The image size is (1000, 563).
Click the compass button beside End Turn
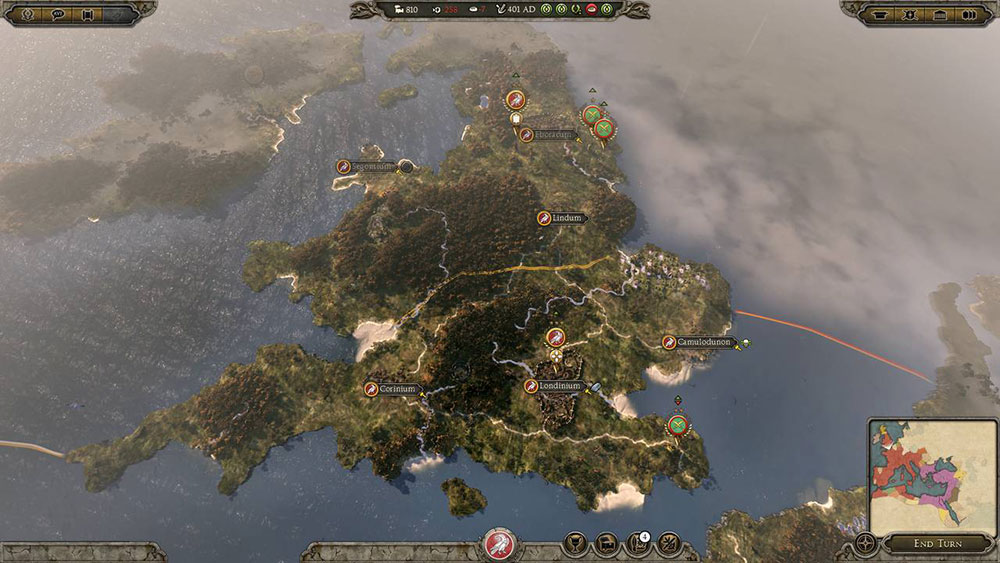pos(867,543)
